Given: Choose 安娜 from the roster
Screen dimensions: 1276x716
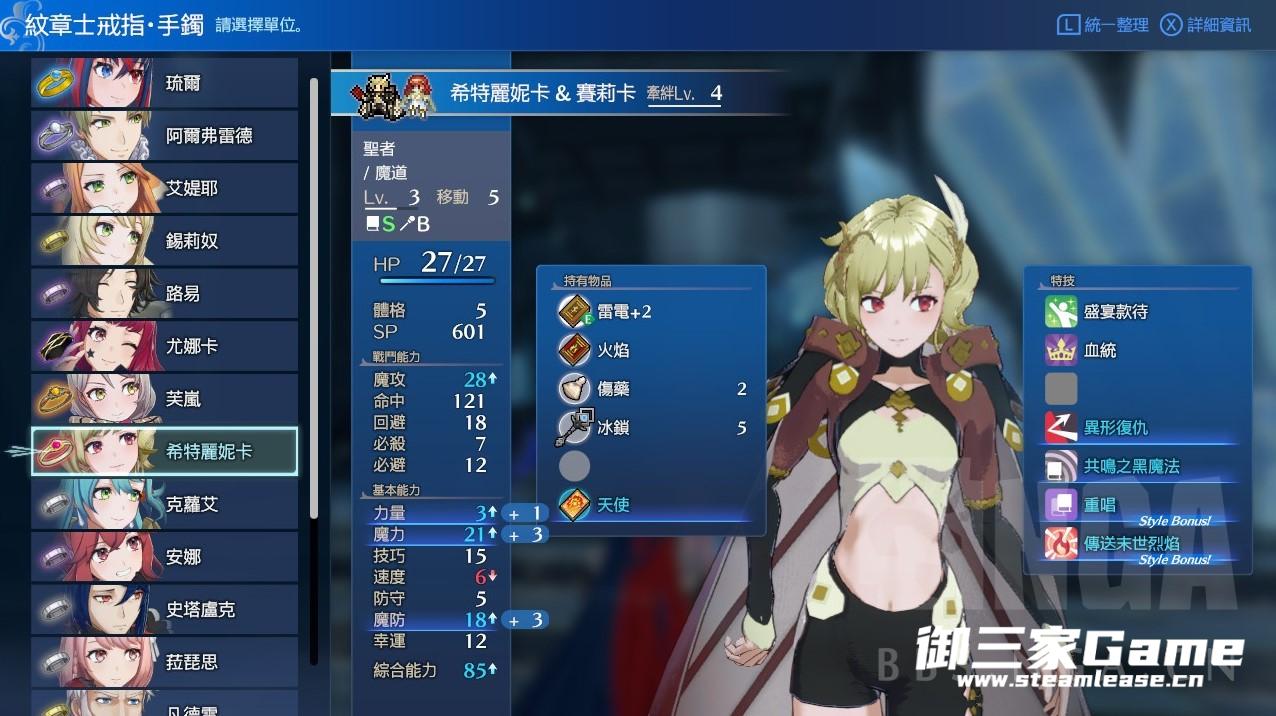Looking at the screenshot, I should click(x=165, y=557).
